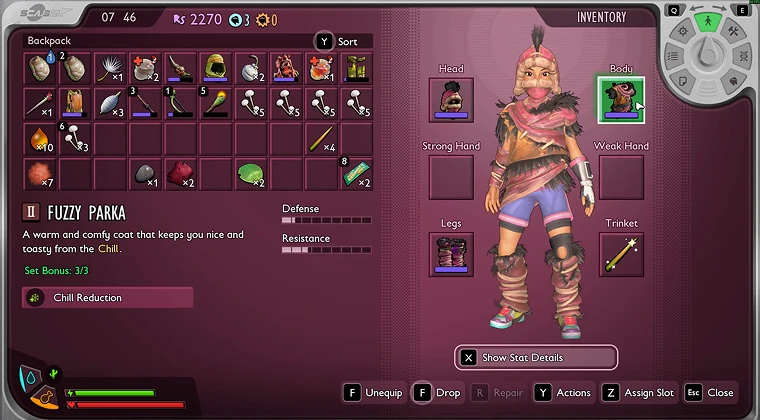Viewport: 760px width, 420px height.
Task: Sort the backpack items
Action: point(343,41)
